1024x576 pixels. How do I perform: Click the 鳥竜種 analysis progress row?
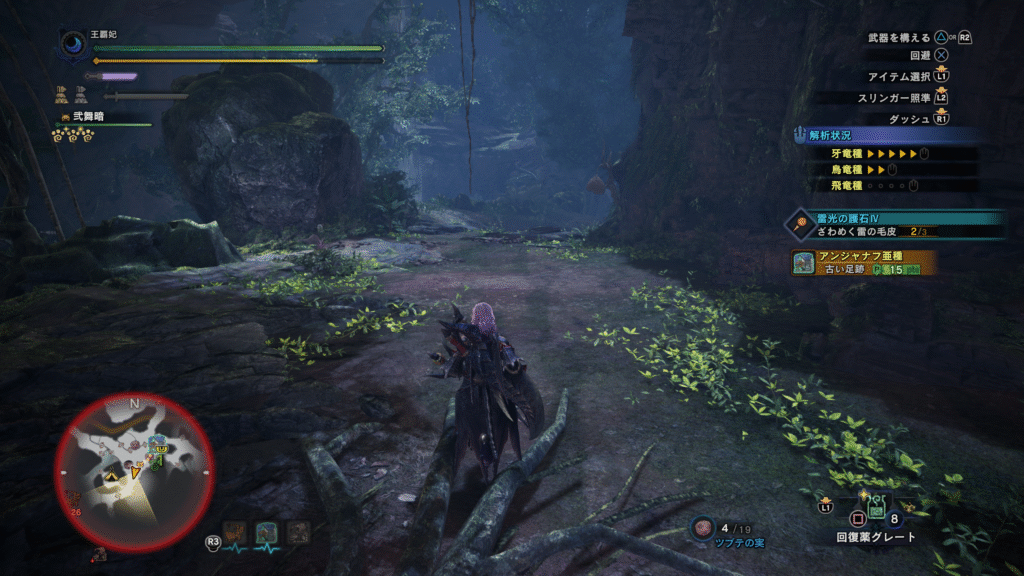pyautogui.click(x=880, y=170)
